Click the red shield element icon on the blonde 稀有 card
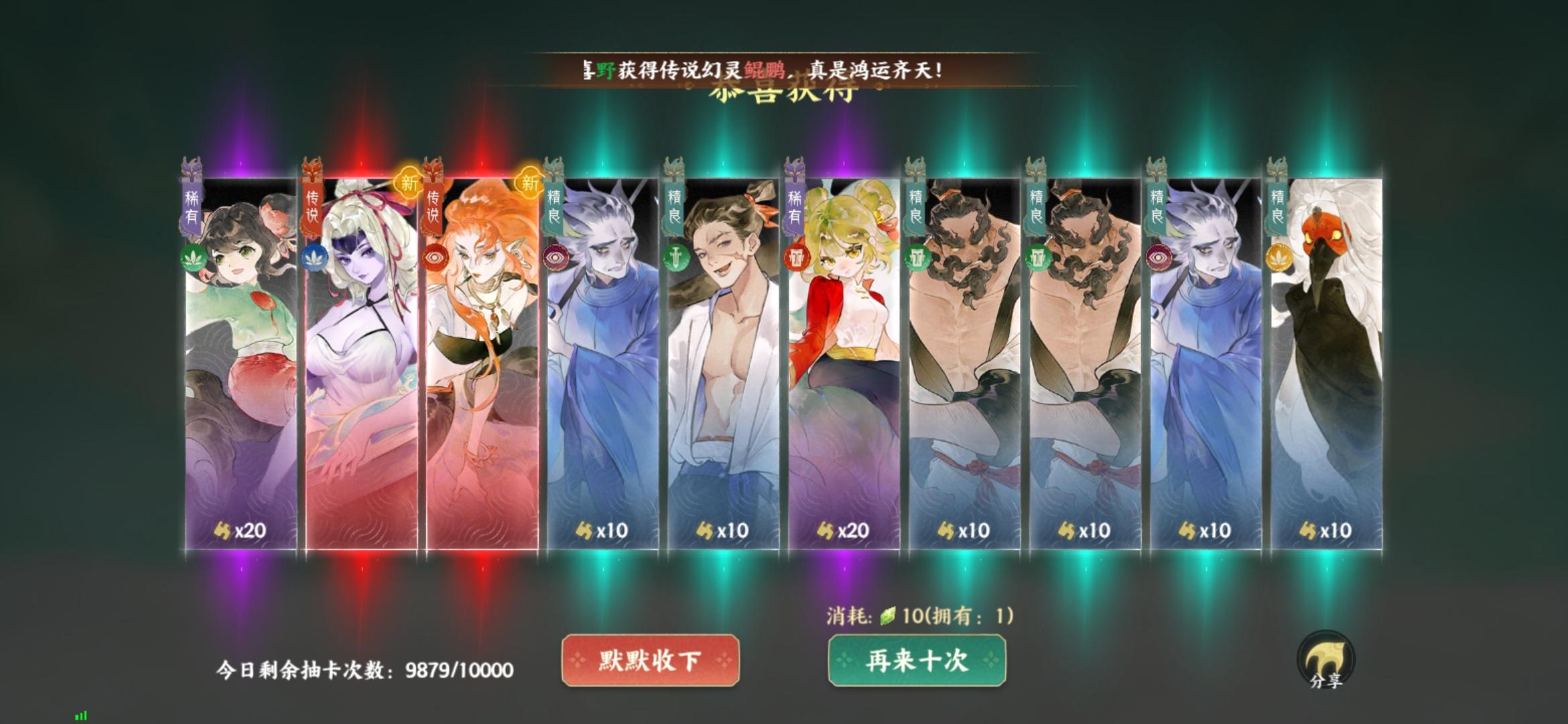The height and width of the screenshot is (724, 1568). point(798,259)
